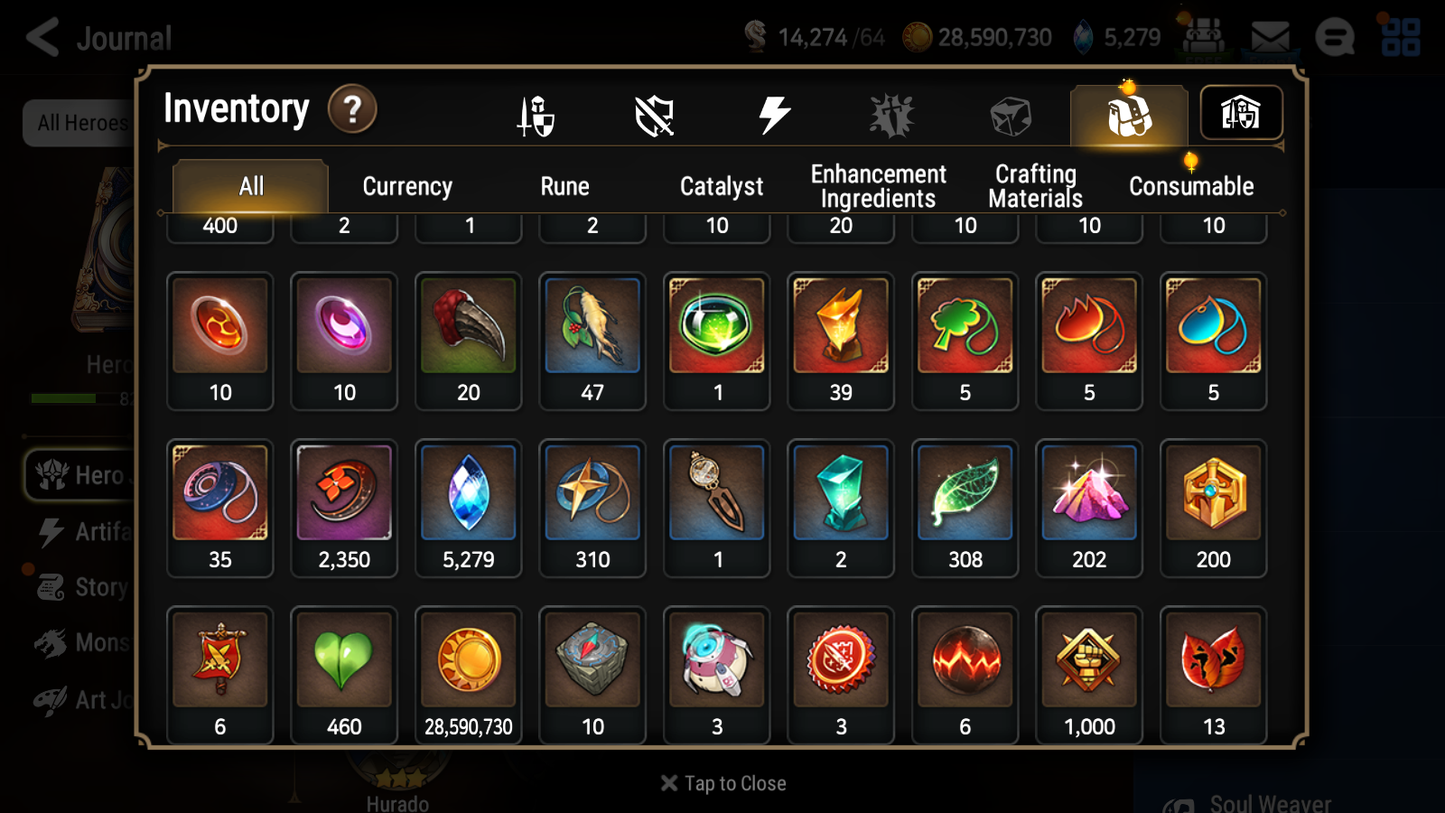
Task: Open the Consumable tab
Action: point(1192,185)
